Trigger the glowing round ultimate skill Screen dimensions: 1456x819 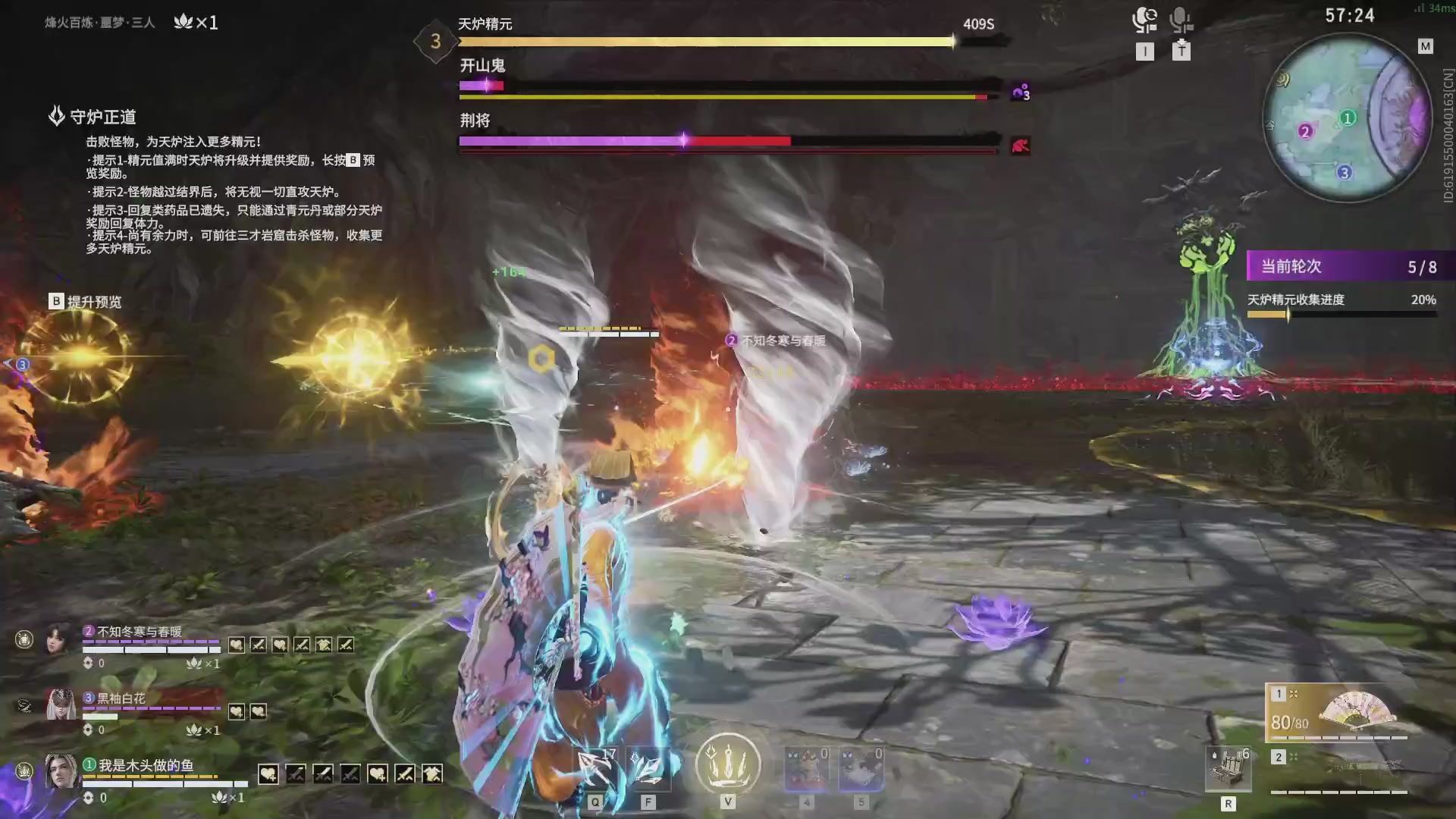click(728, 764)
